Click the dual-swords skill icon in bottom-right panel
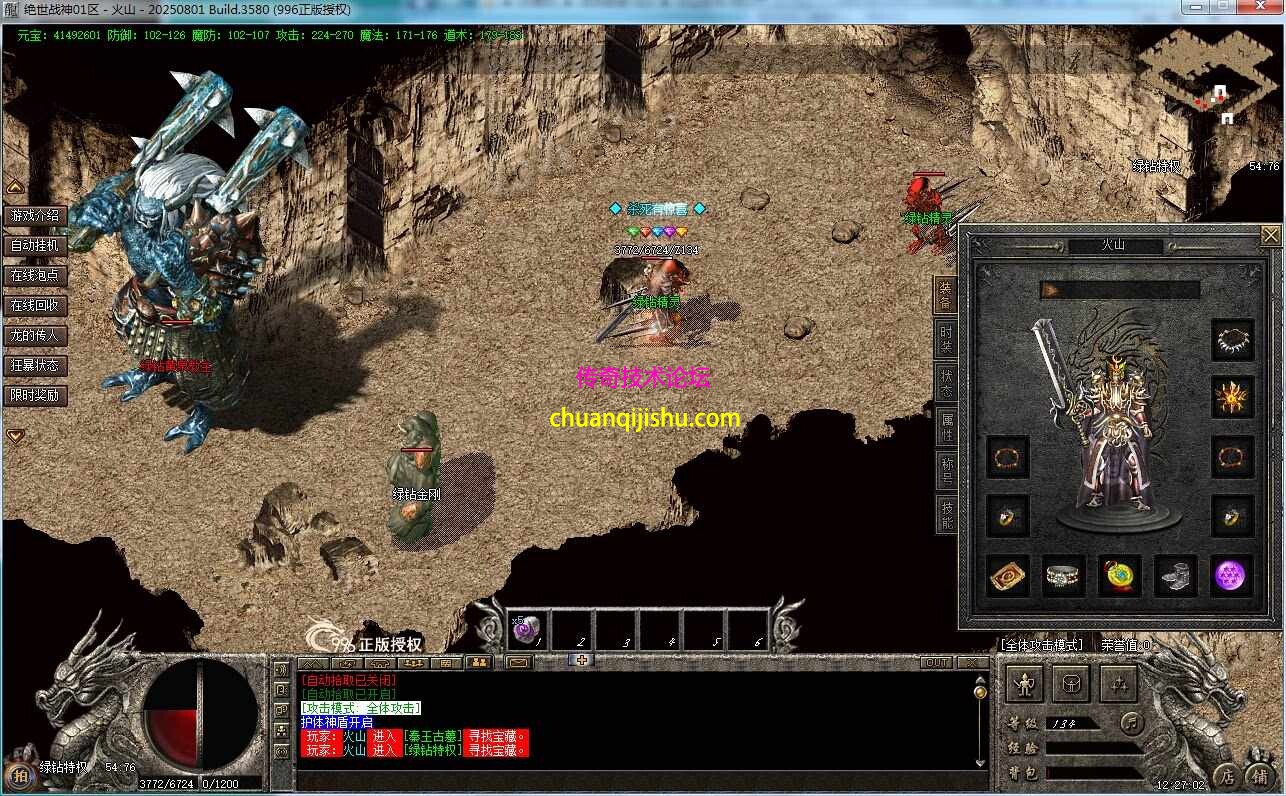 coord(1118,683)
